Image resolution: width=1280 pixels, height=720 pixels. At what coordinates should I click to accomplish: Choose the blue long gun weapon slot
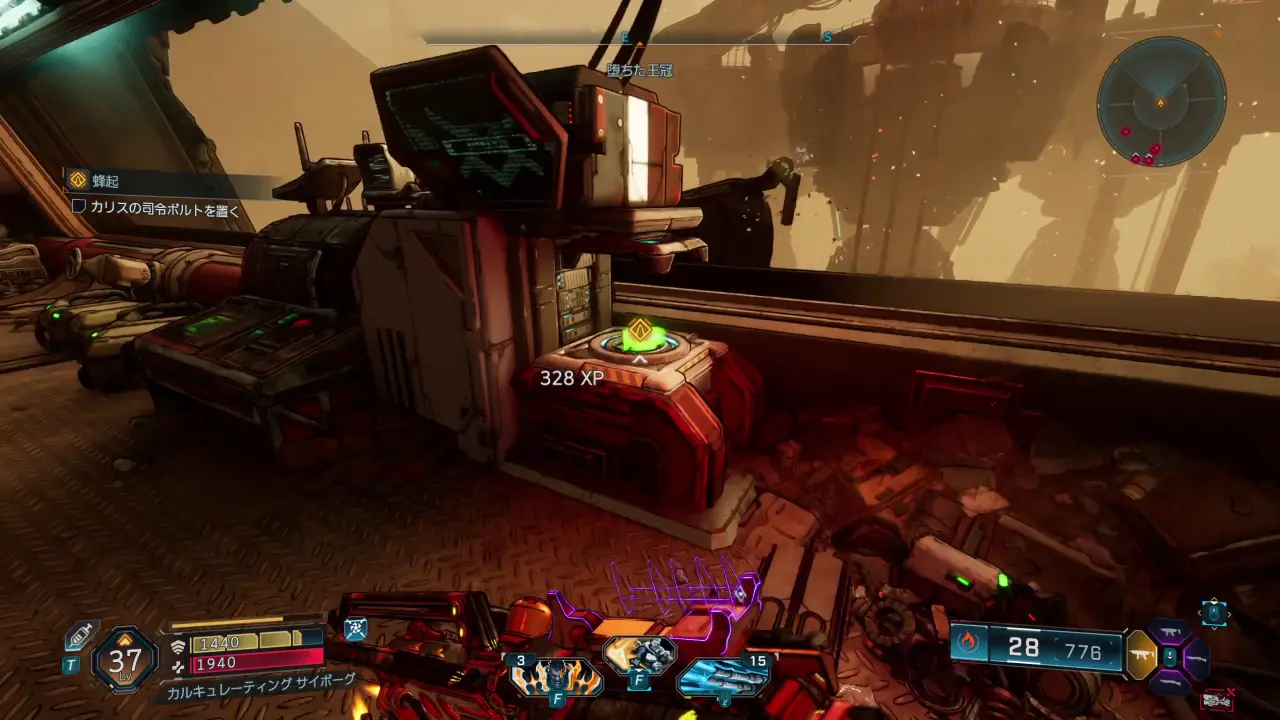click(x=1169, y=682)
